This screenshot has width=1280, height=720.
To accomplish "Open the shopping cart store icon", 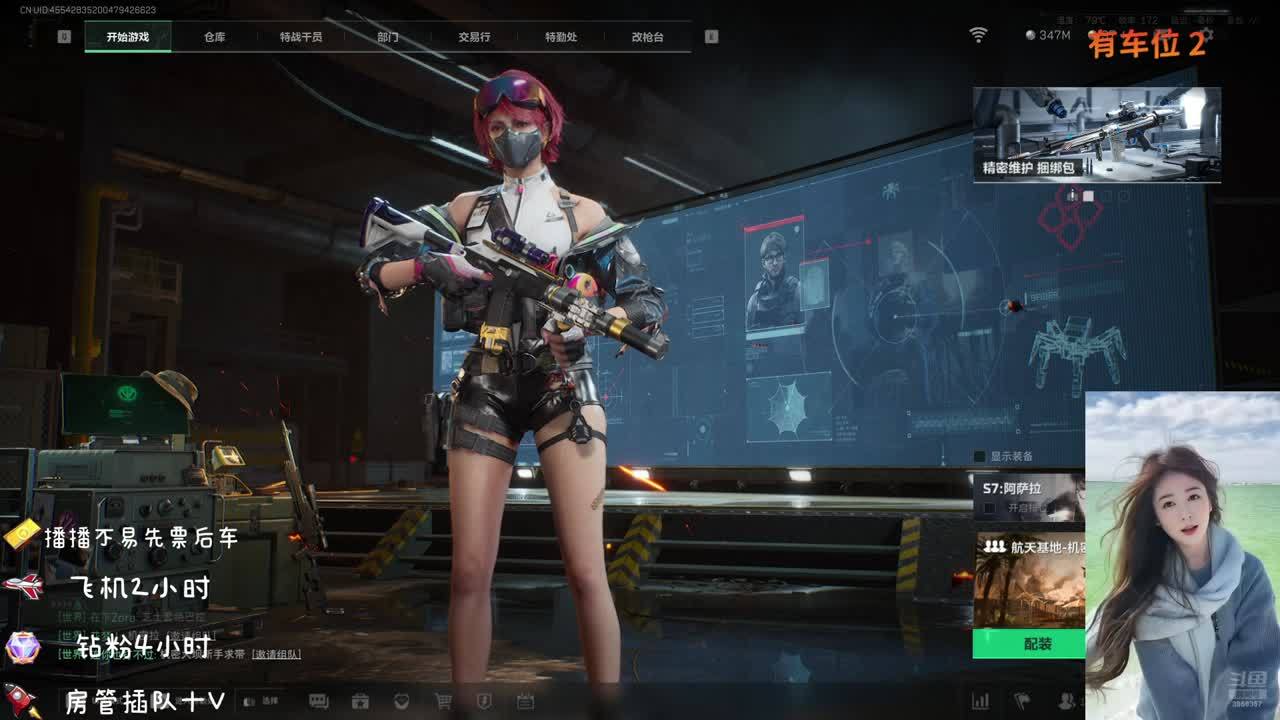I will (442, 701).
